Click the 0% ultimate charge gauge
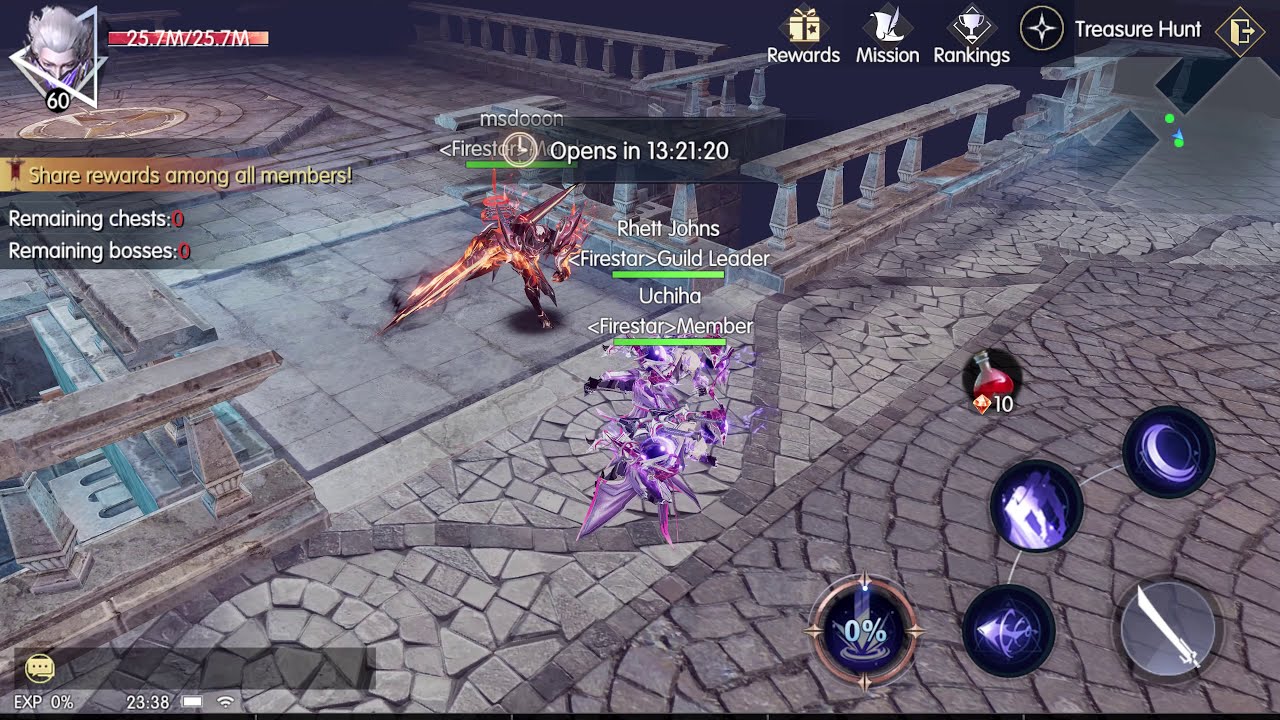The width and height of the screenshot is (1280, 720). pyautogui.click(x=866, y=629)
